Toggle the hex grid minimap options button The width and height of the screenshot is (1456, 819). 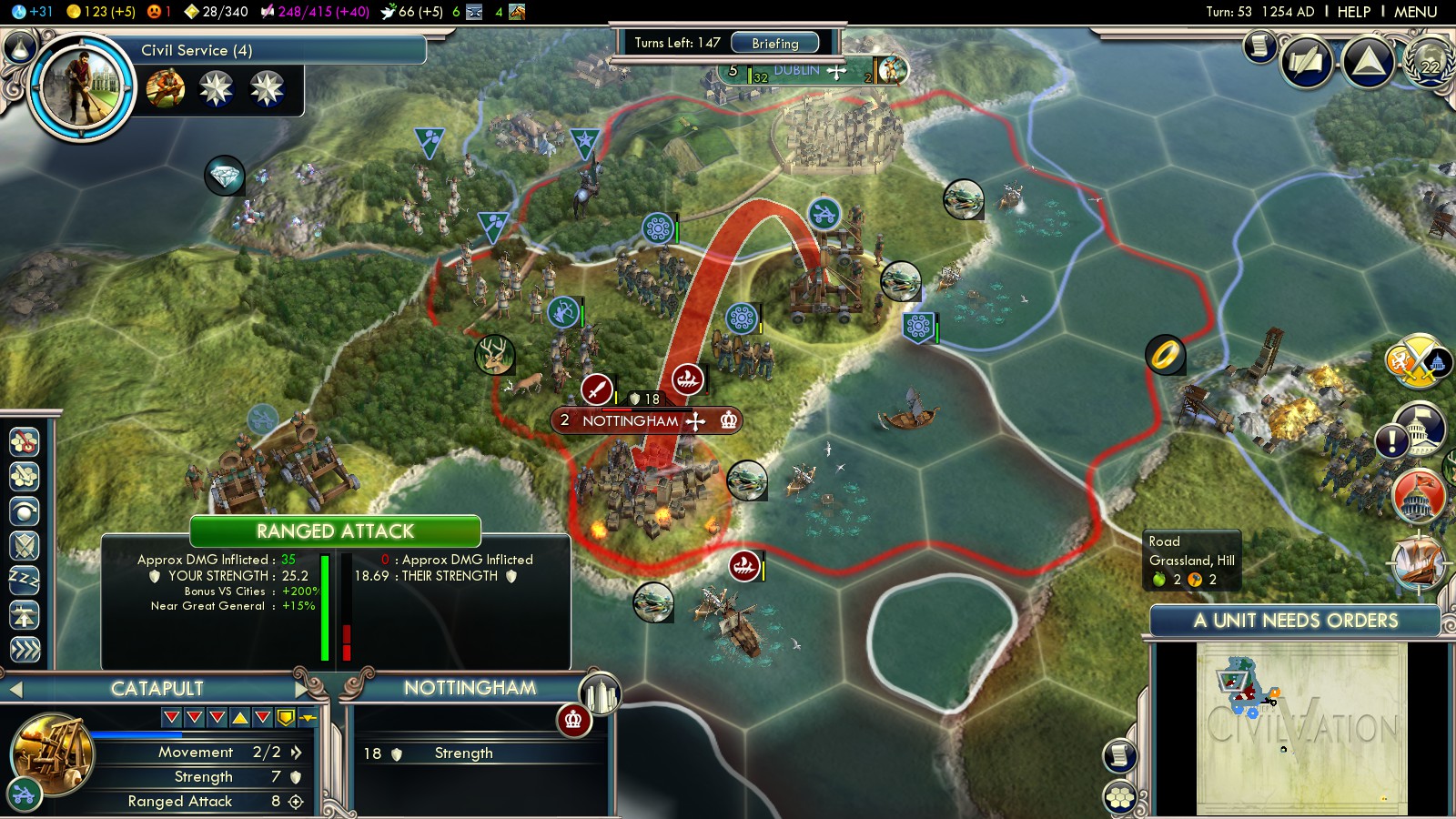[x=1120, y=798]
